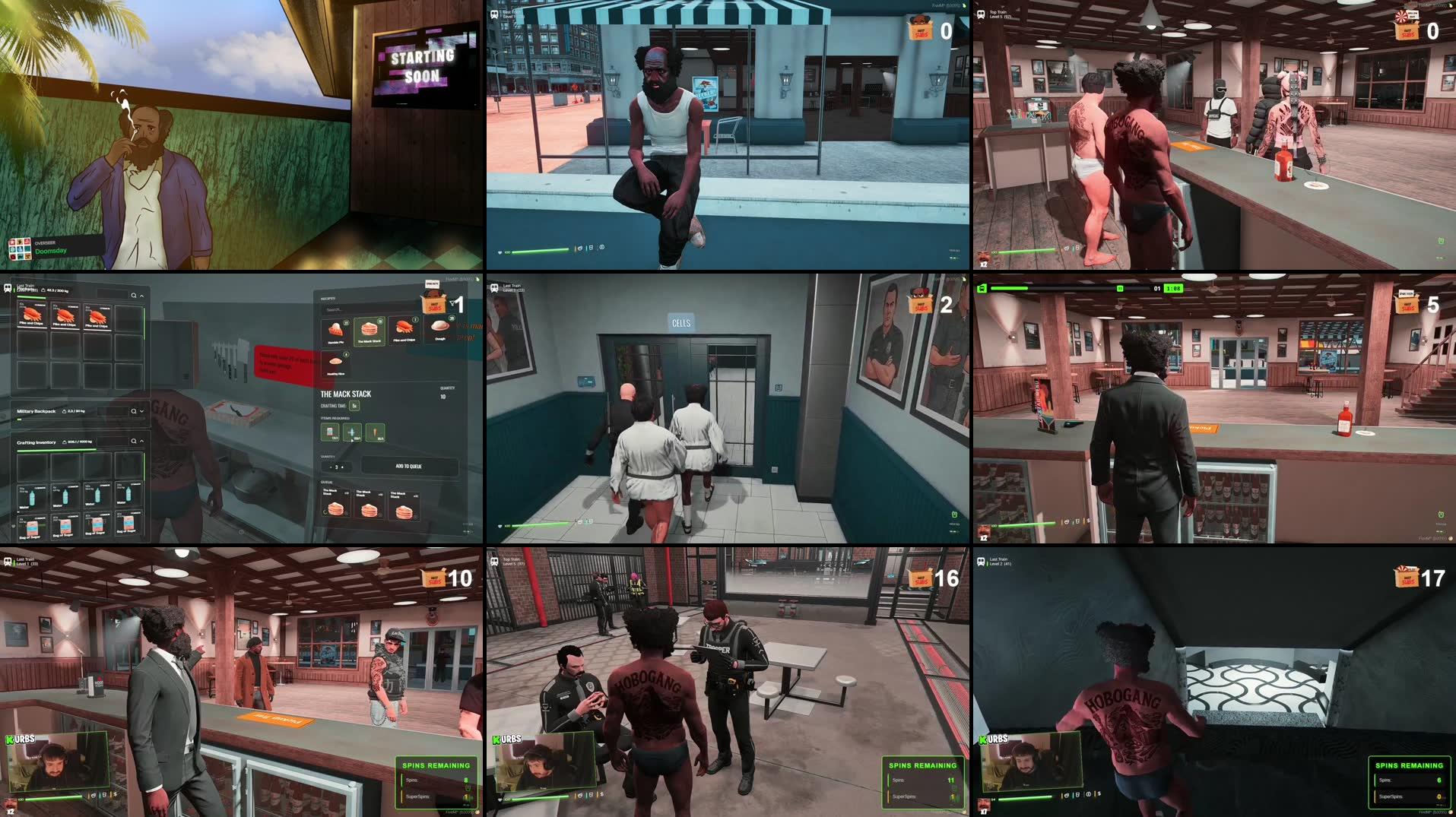The height and width of the screenshot is (817, 1456).
Task: Cancel the first Mack Stack in the crafting queue
Action: 347,513
